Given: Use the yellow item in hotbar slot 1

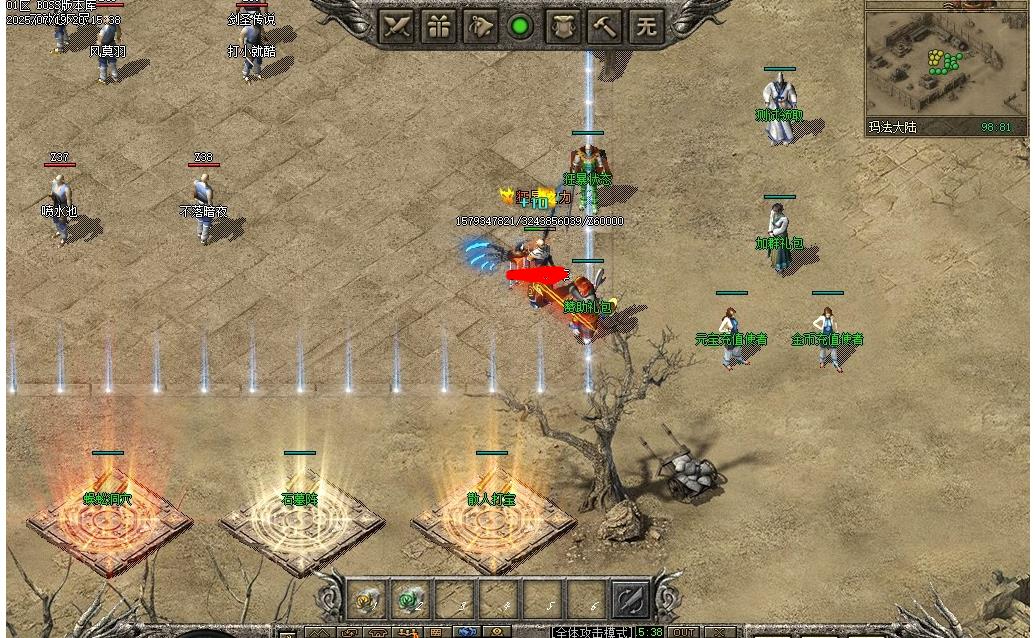Looking at the screenshot, I should [367, 599].
